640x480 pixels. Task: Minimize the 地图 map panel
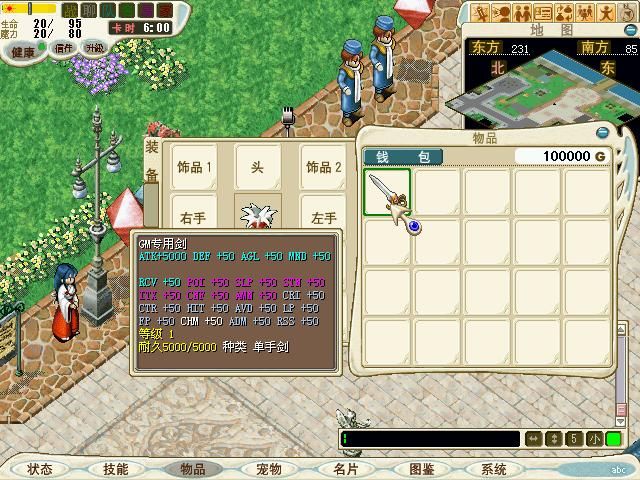pyautogui.click(x=632, y=29)
